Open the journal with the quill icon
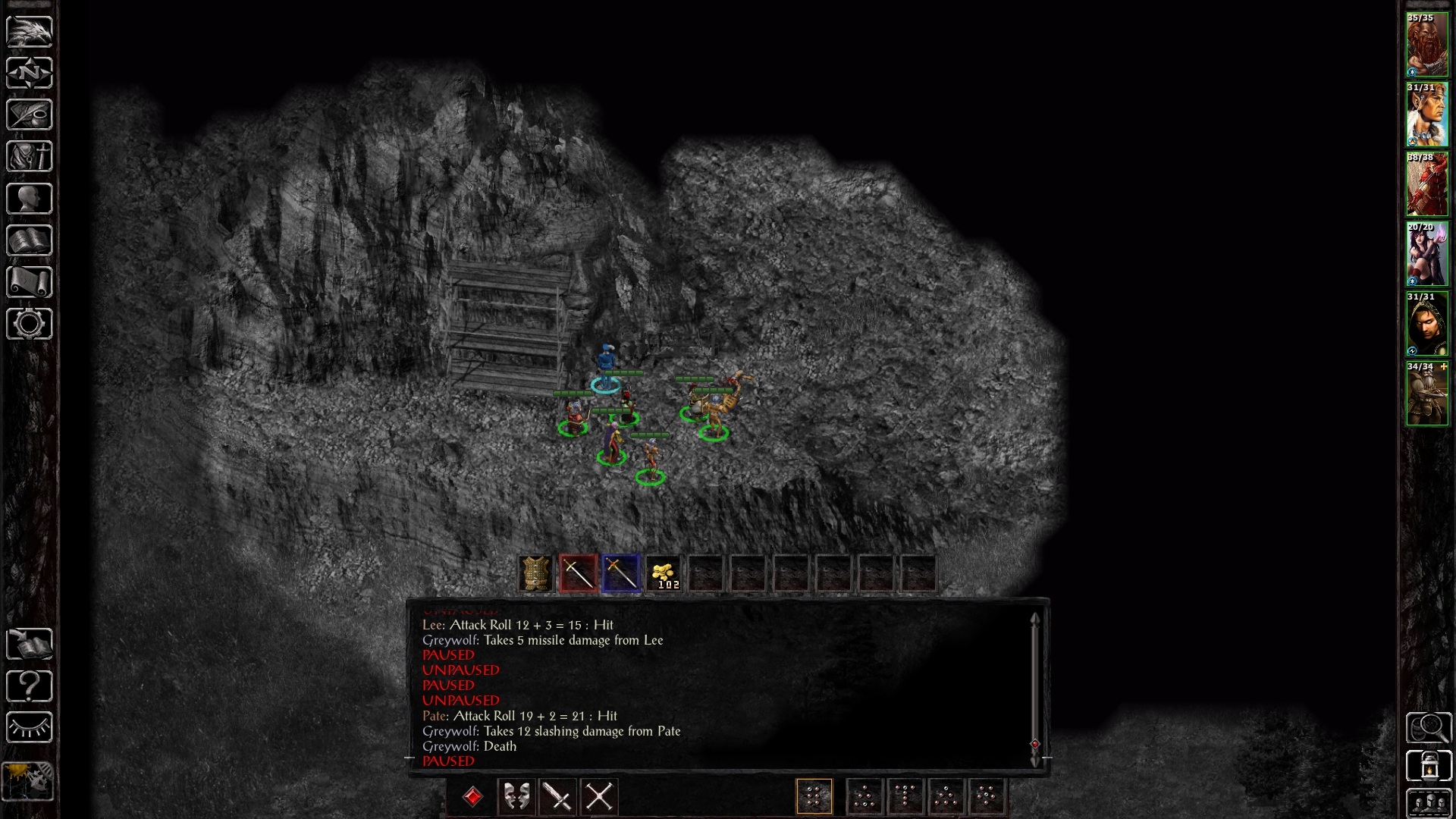Viewport: 1456px width, 819px height. pos(30,115)
